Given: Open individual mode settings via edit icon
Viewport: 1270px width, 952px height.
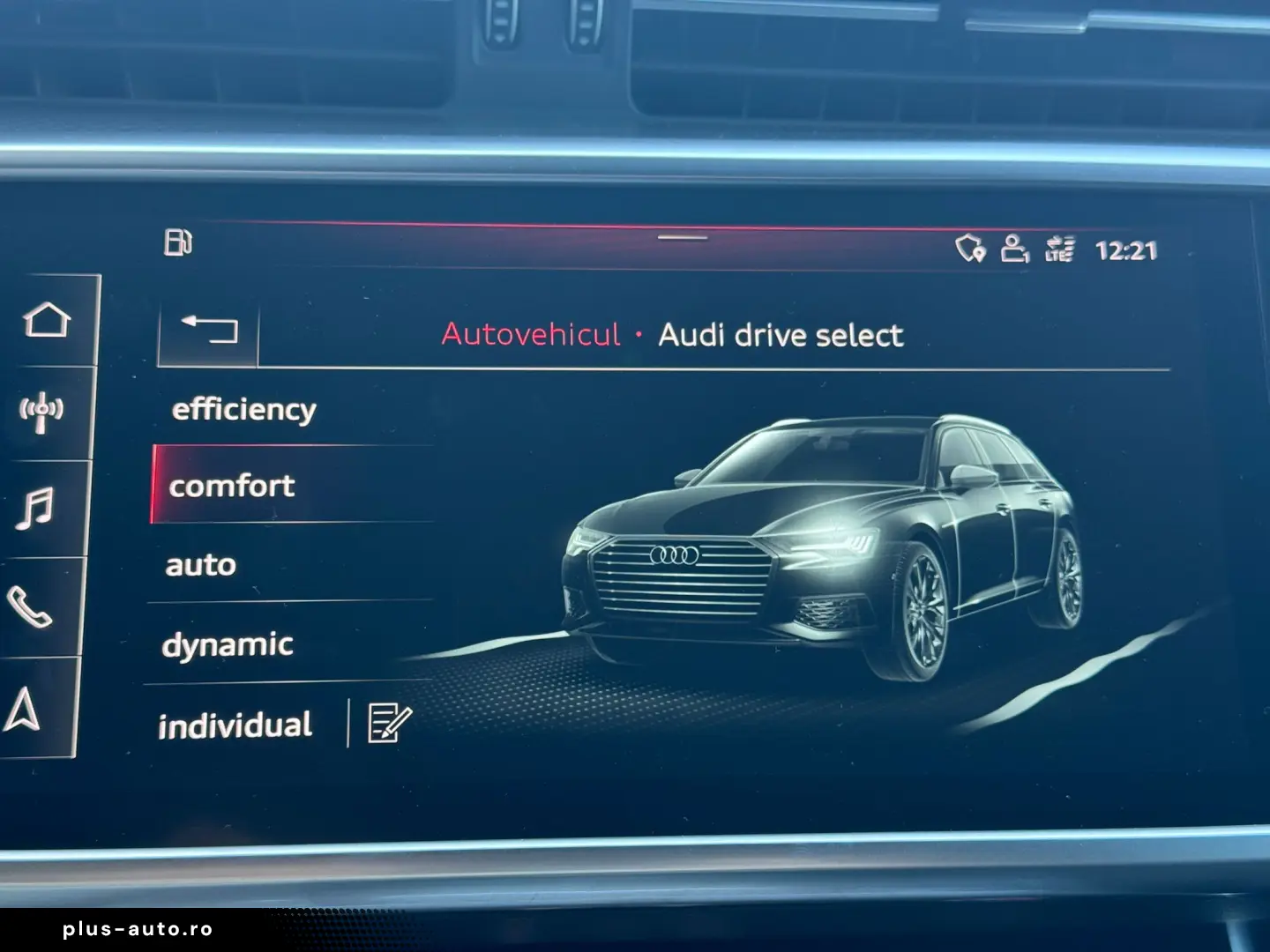Looking at the screenshot, I should click(x=388, y=722).
